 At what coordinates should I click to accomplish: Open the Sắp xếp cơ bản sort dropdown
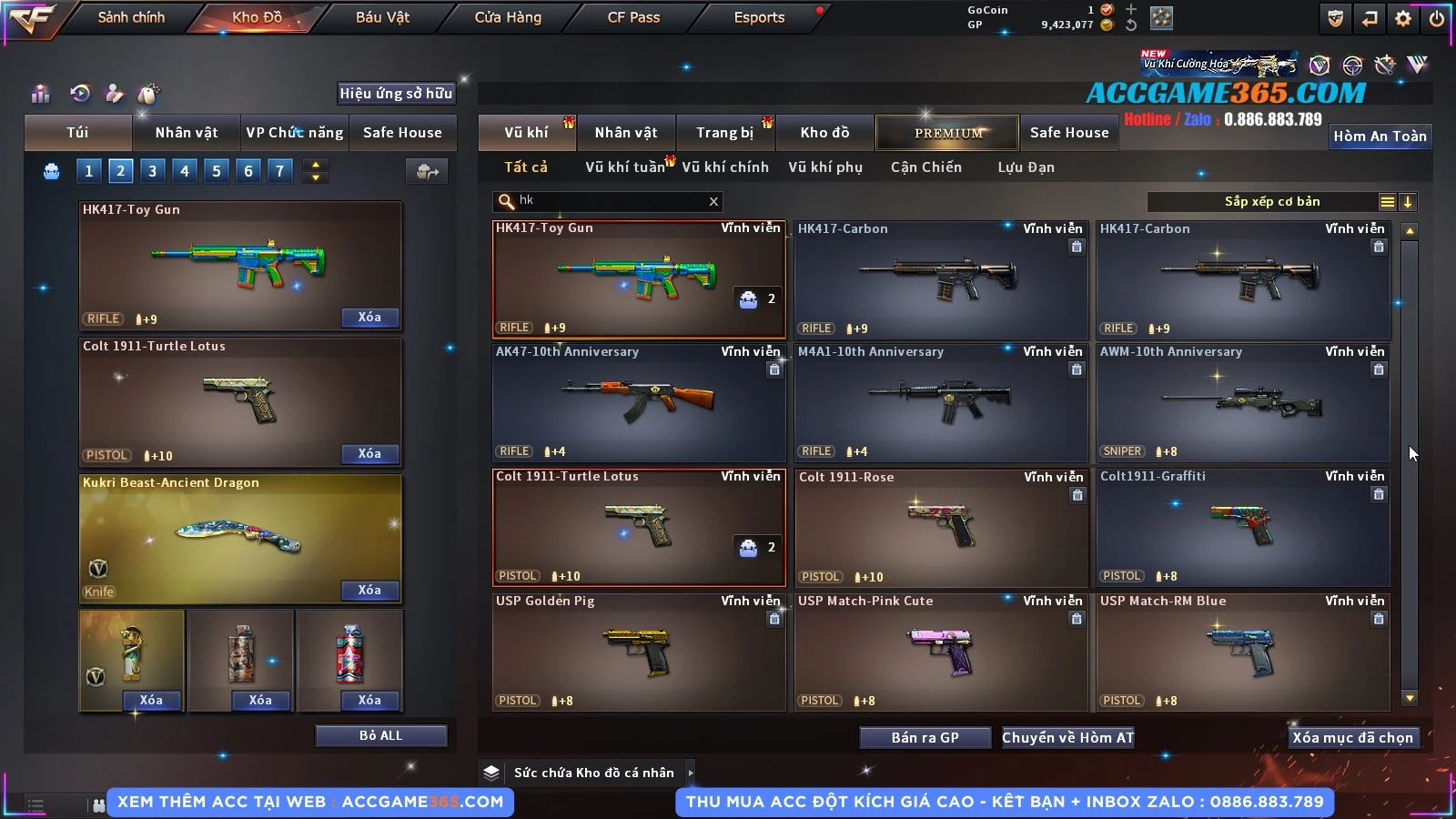point(1271,202)
